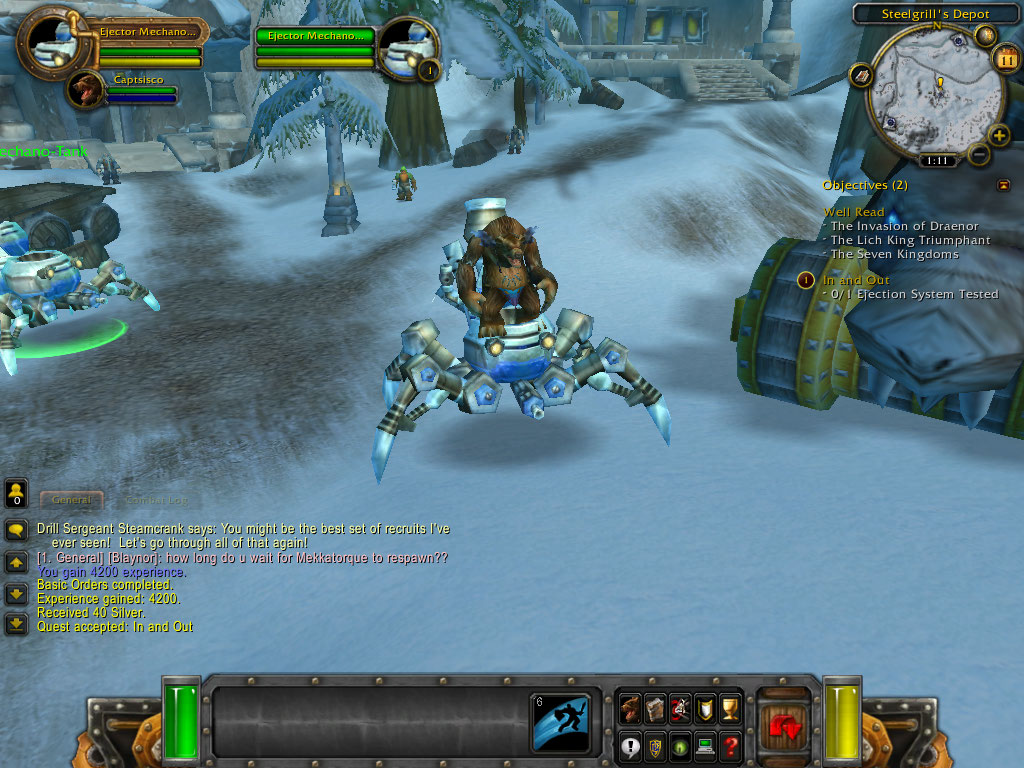1024x768 pixels.
Task: Open the spellbook micro button
Action: pyautogui.click(x=655, y=709)
